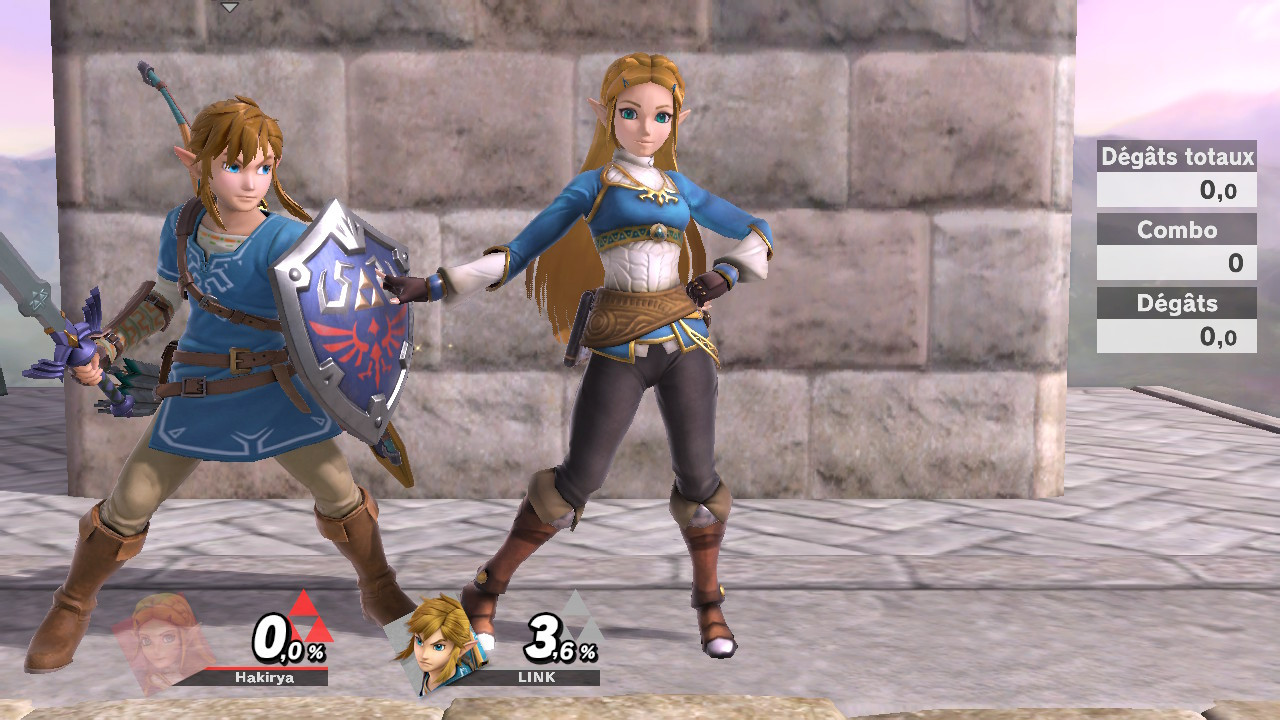
Task: Expand the value field below Dégâts totaux
Action: [1176, 190]
